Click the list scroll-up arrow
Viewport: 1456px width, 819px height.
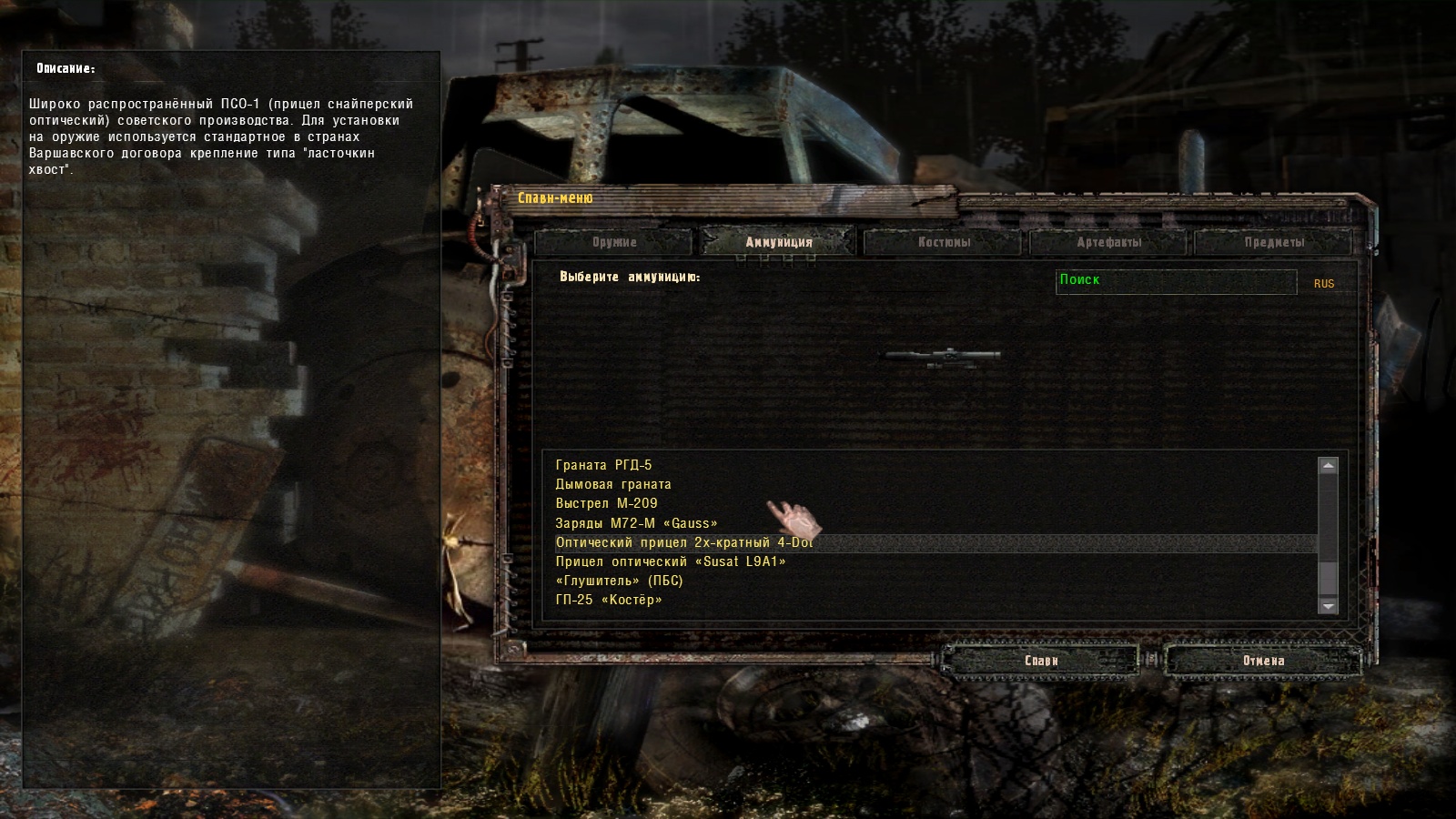[x=1329, y=466]
